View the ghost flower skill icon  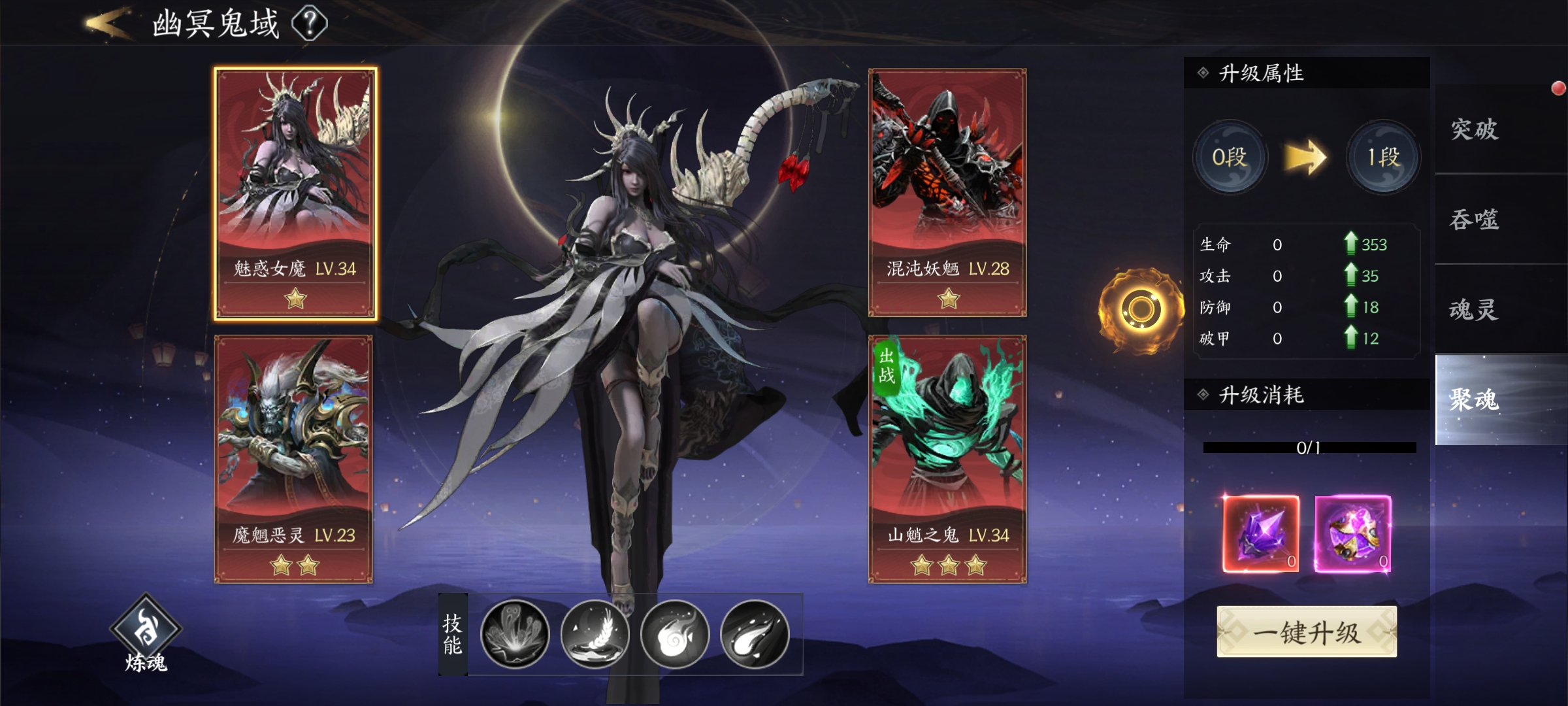pyautogui.click(x=515, y=634)
